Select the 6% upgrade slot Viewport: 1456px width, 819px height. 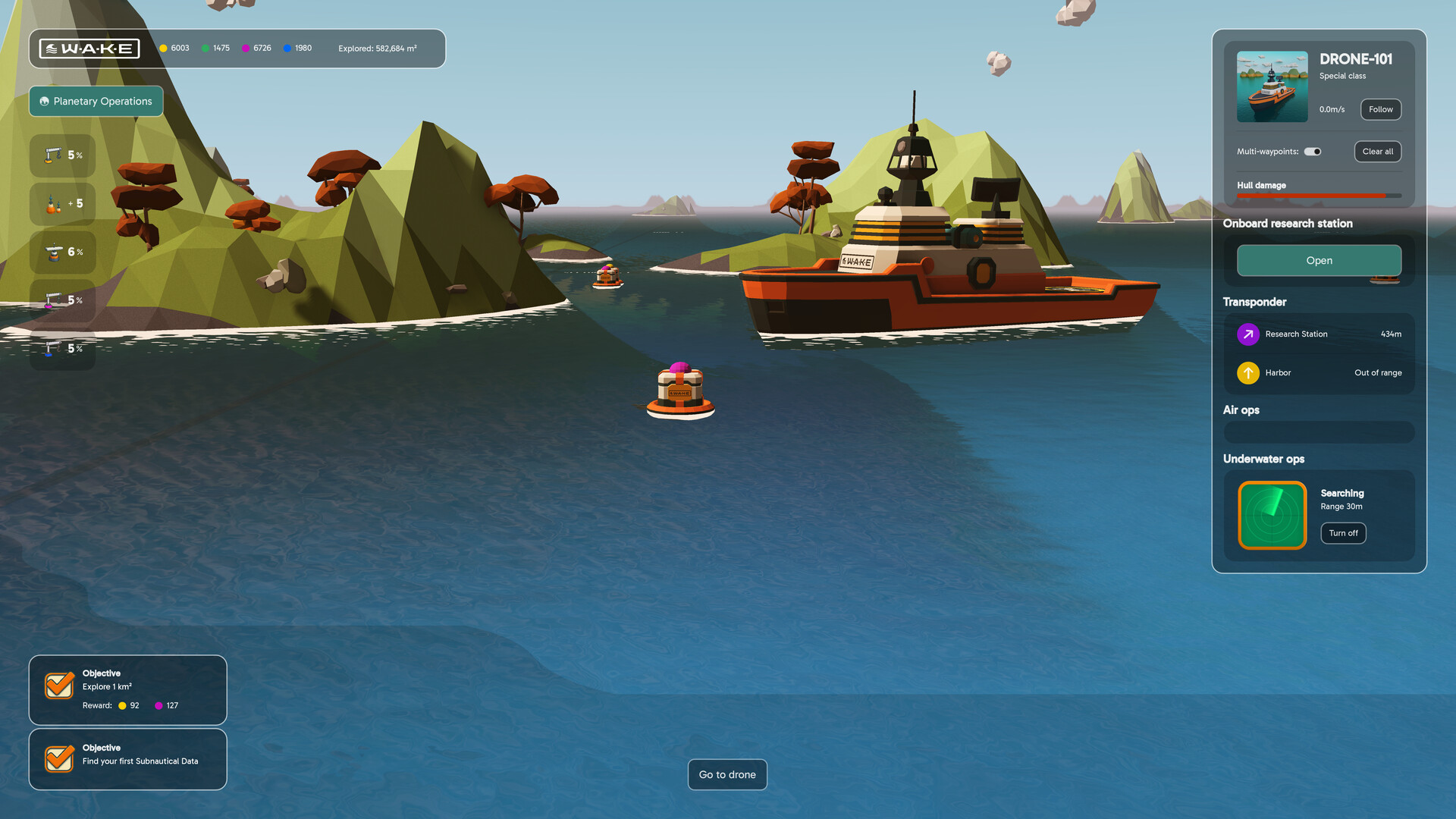[63, 252]
